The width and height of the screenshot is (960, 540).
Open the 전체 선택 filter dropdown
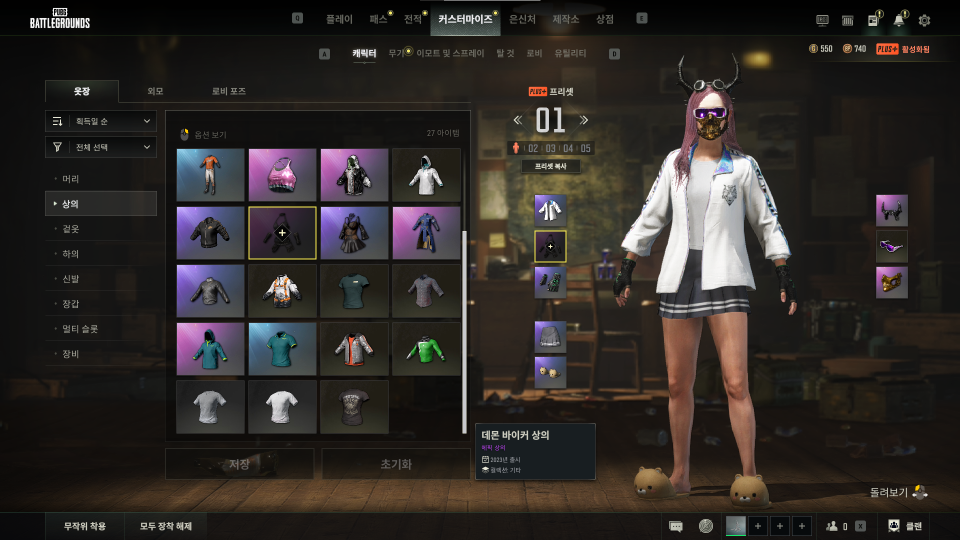(x=101, y=147)
